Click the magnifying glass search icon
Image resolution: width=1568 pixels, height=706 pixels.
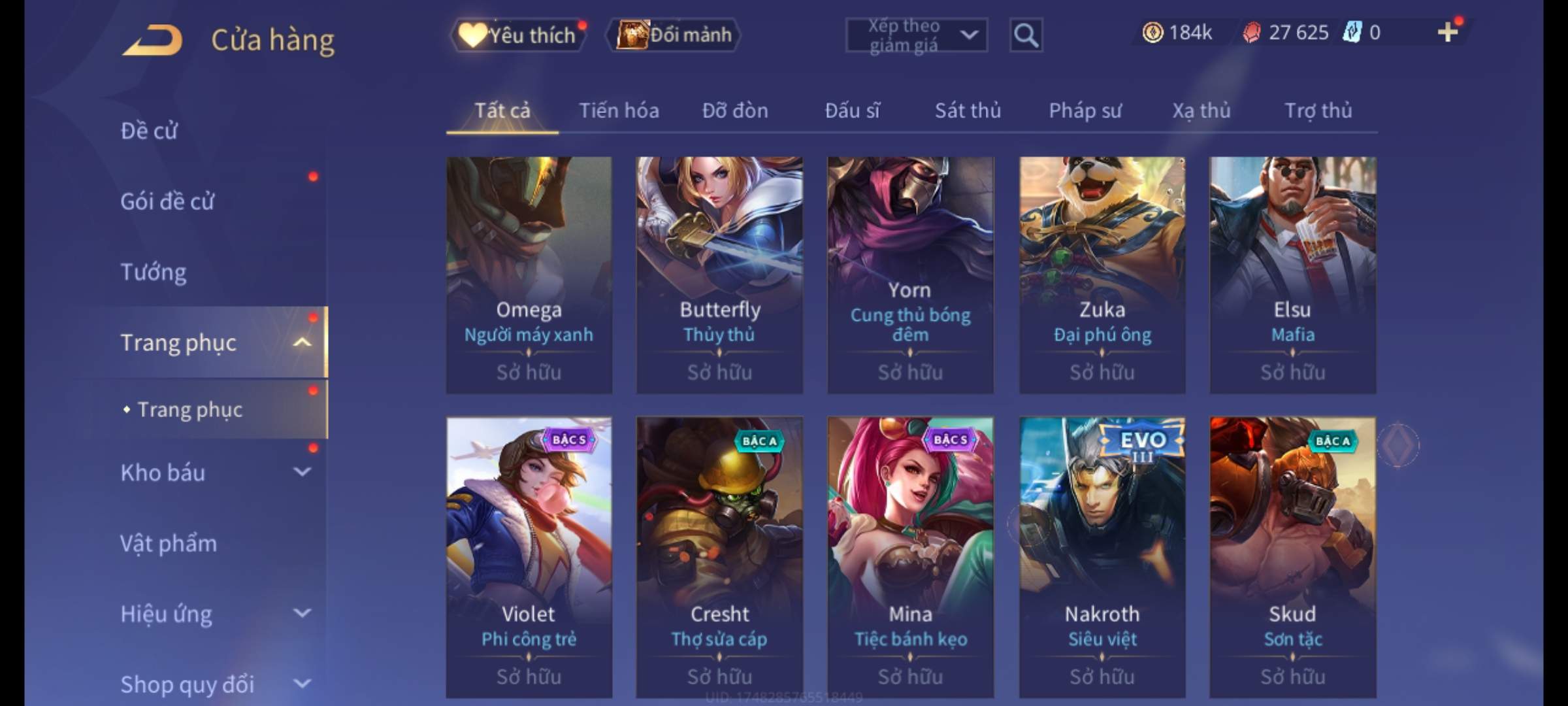tap(1026, 35)
